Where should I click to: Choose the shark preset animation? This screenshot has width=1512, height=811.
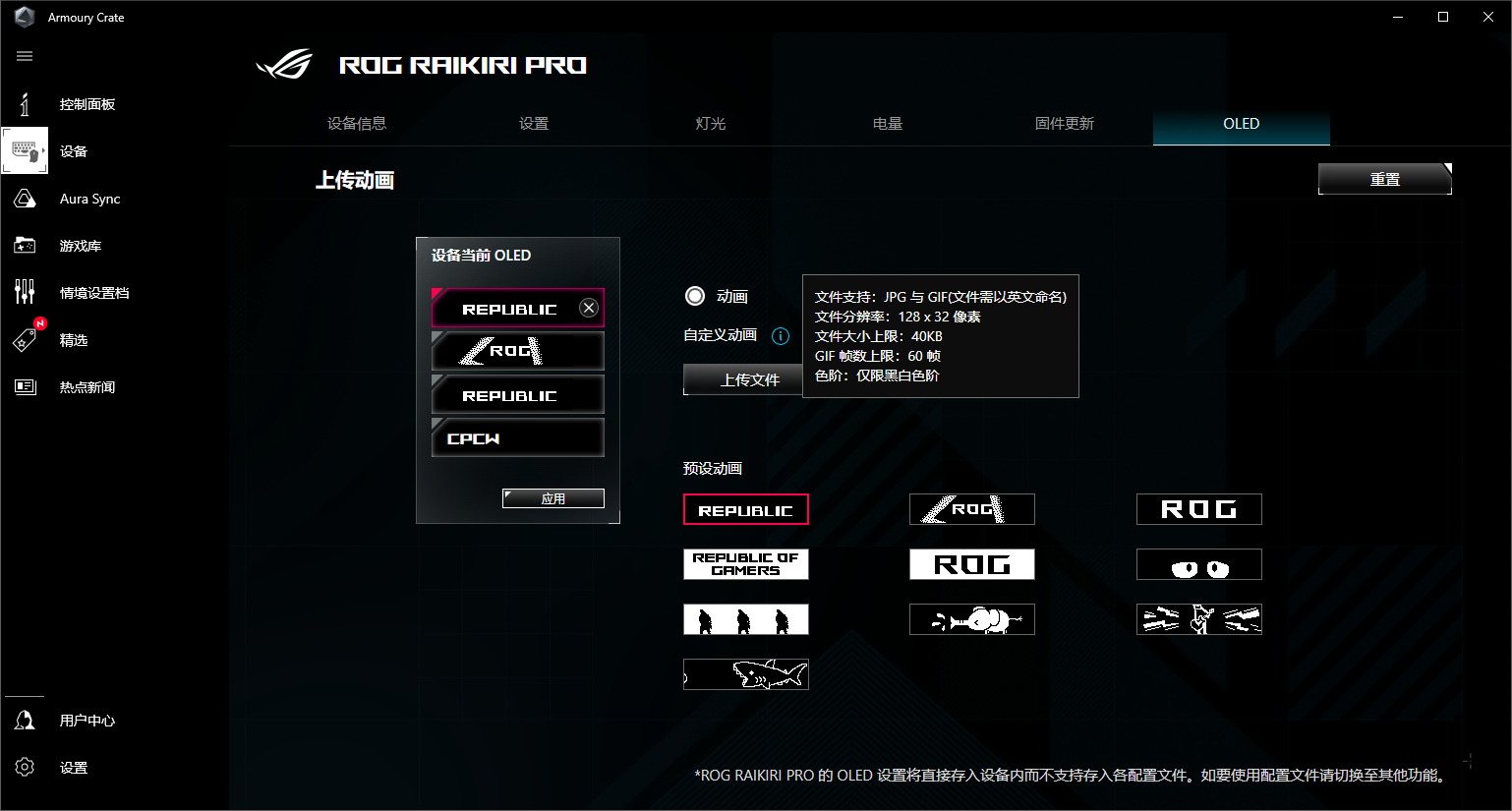point(745,674)
